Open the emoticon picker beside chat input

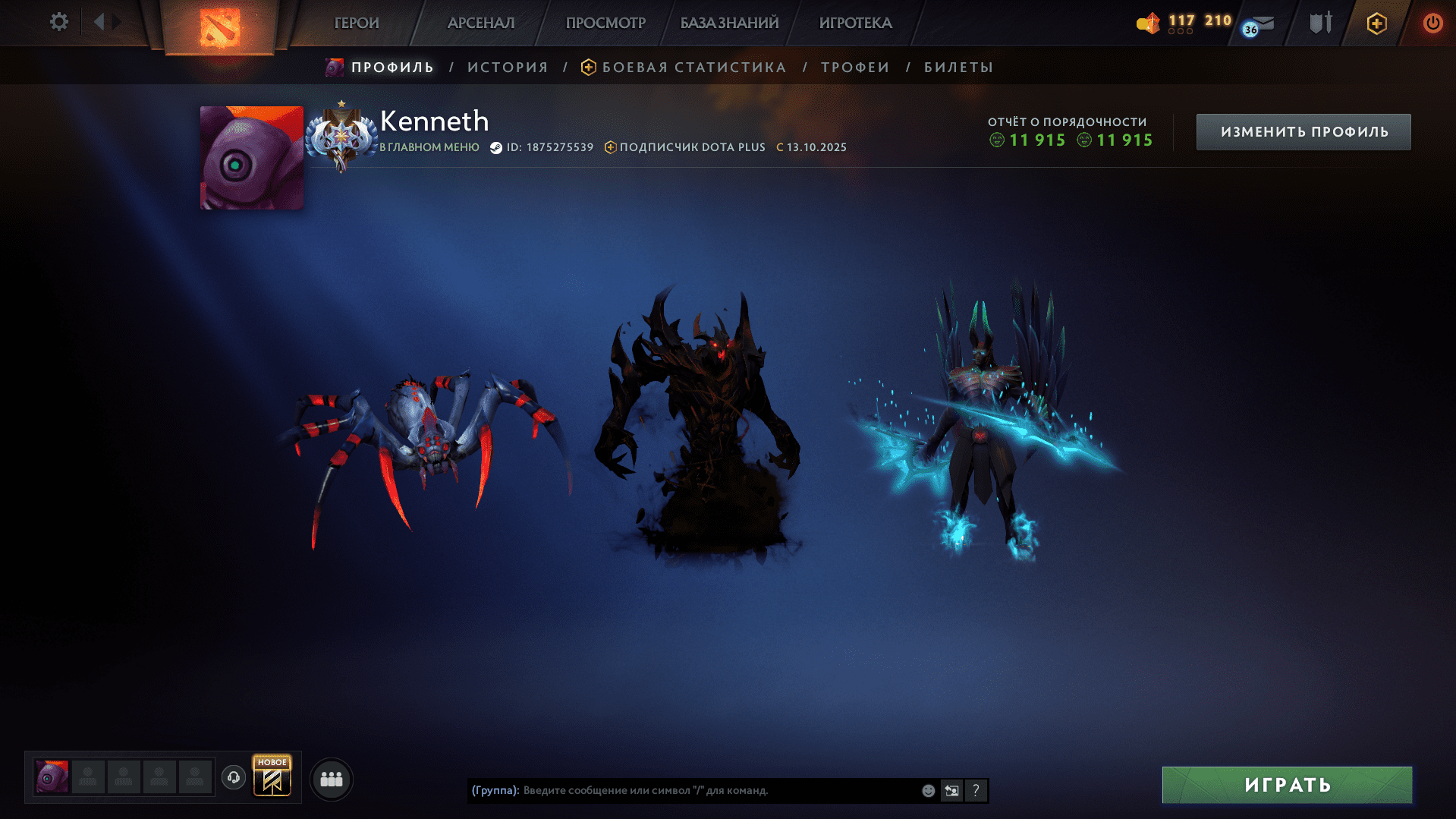point(927,790)
